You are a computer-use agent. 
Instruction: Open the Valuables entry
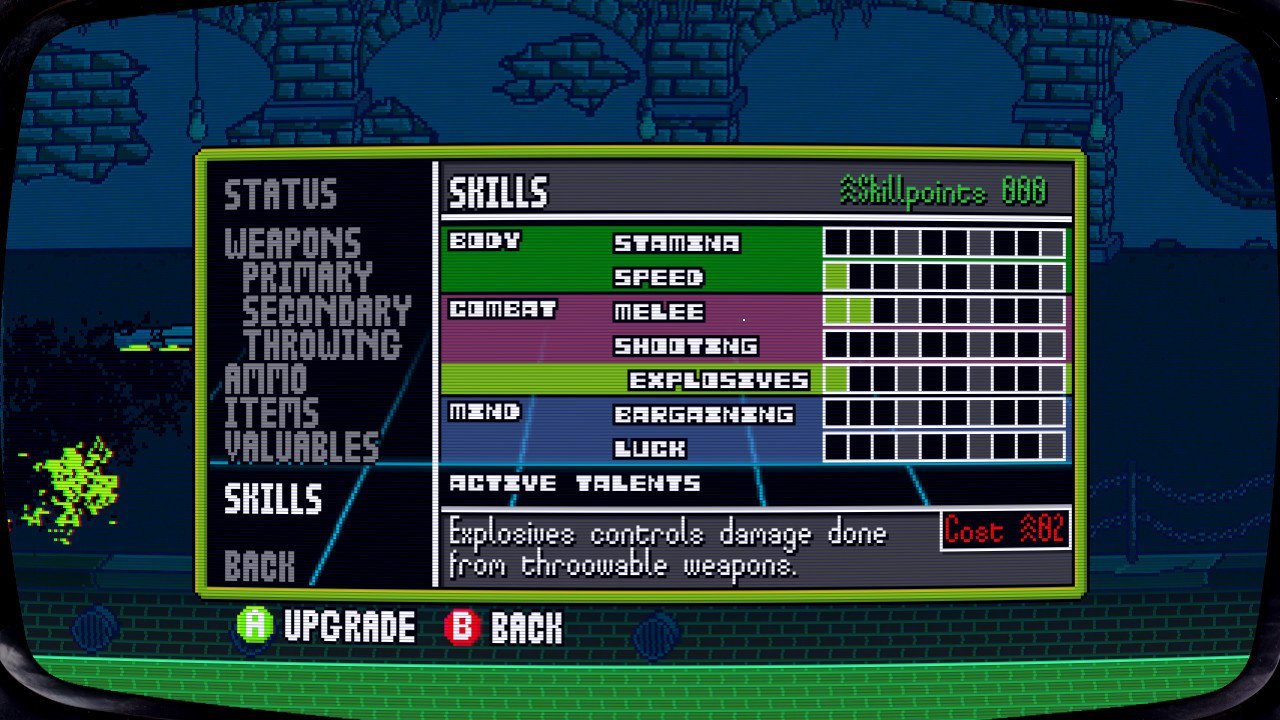point(301,447)
